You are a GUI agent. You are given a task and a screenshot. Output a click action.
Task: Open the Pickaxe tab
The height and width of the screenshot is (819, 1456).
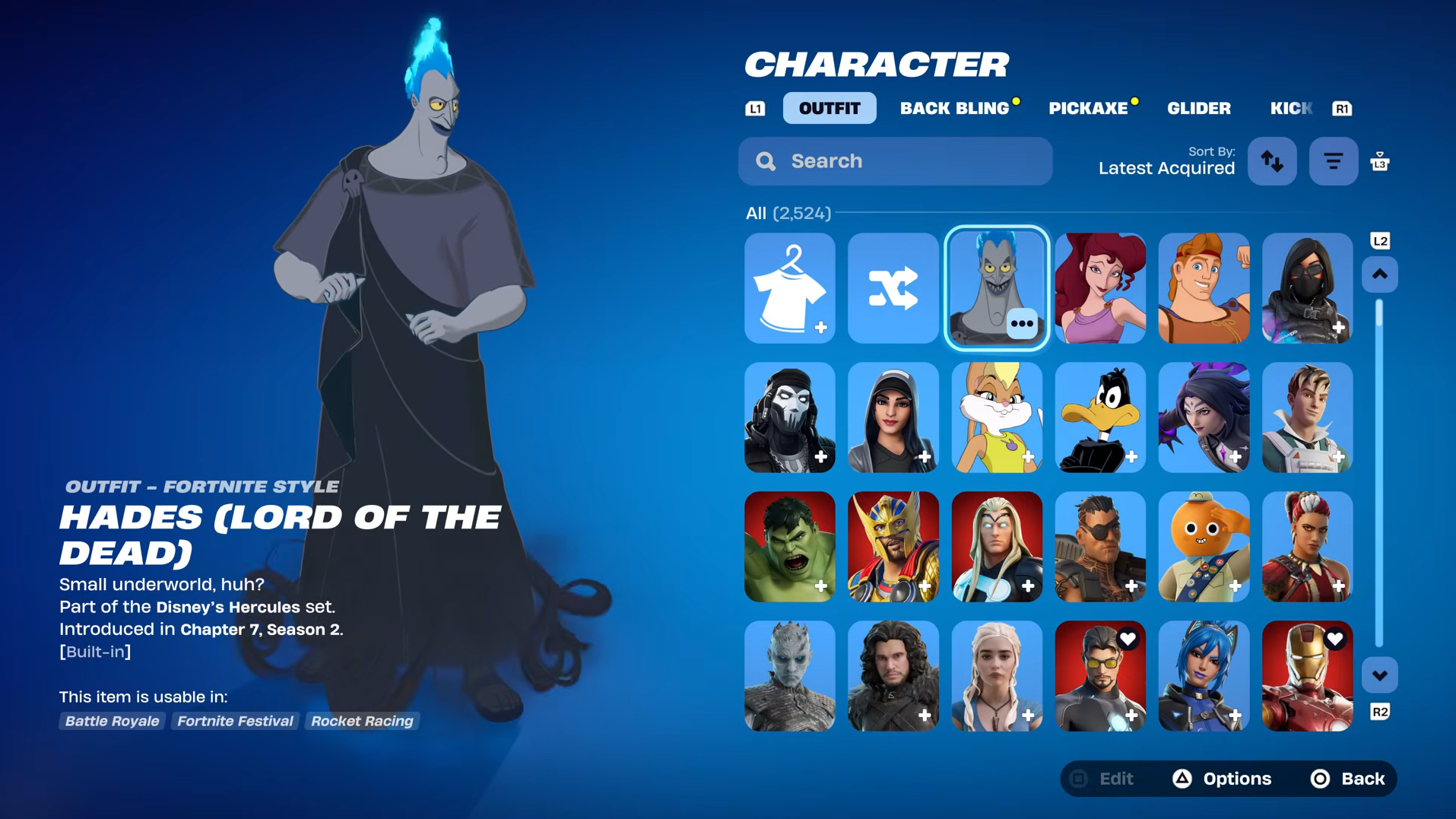pyautogui.click(x=1088, y=108)
